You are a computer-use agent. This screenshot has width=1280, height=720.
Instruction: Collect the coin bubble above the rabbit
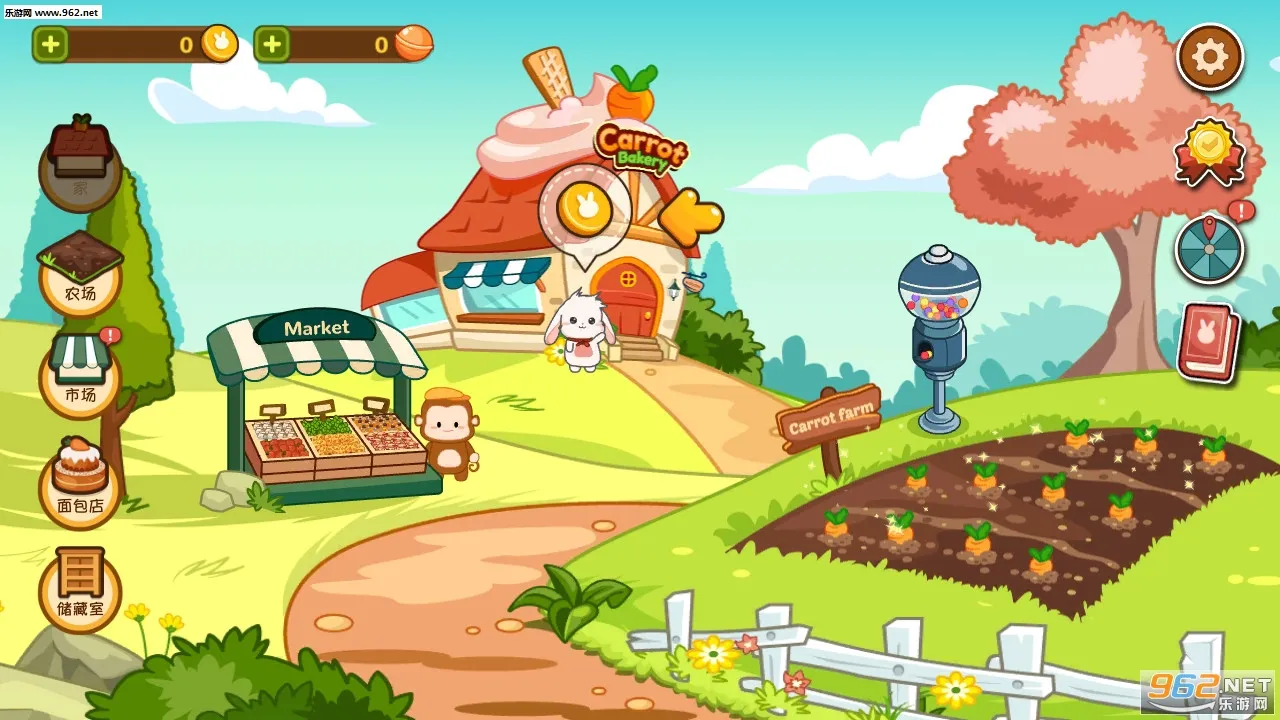pyautogui.click(x=584, y=209)
